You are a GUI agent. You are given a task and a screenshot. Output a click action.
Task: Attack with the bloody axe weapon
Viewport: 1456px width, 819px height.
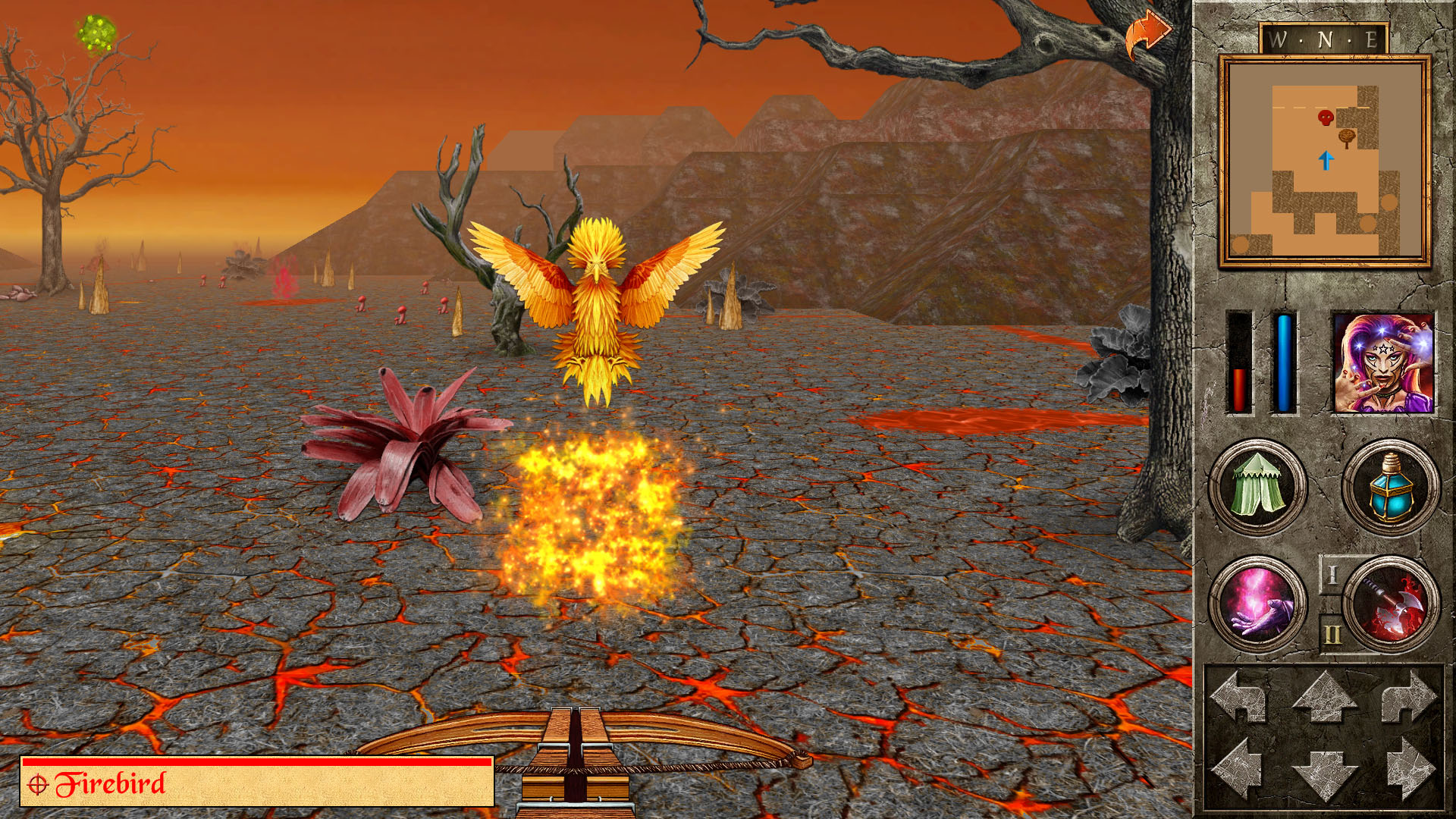click(1392, 604)
